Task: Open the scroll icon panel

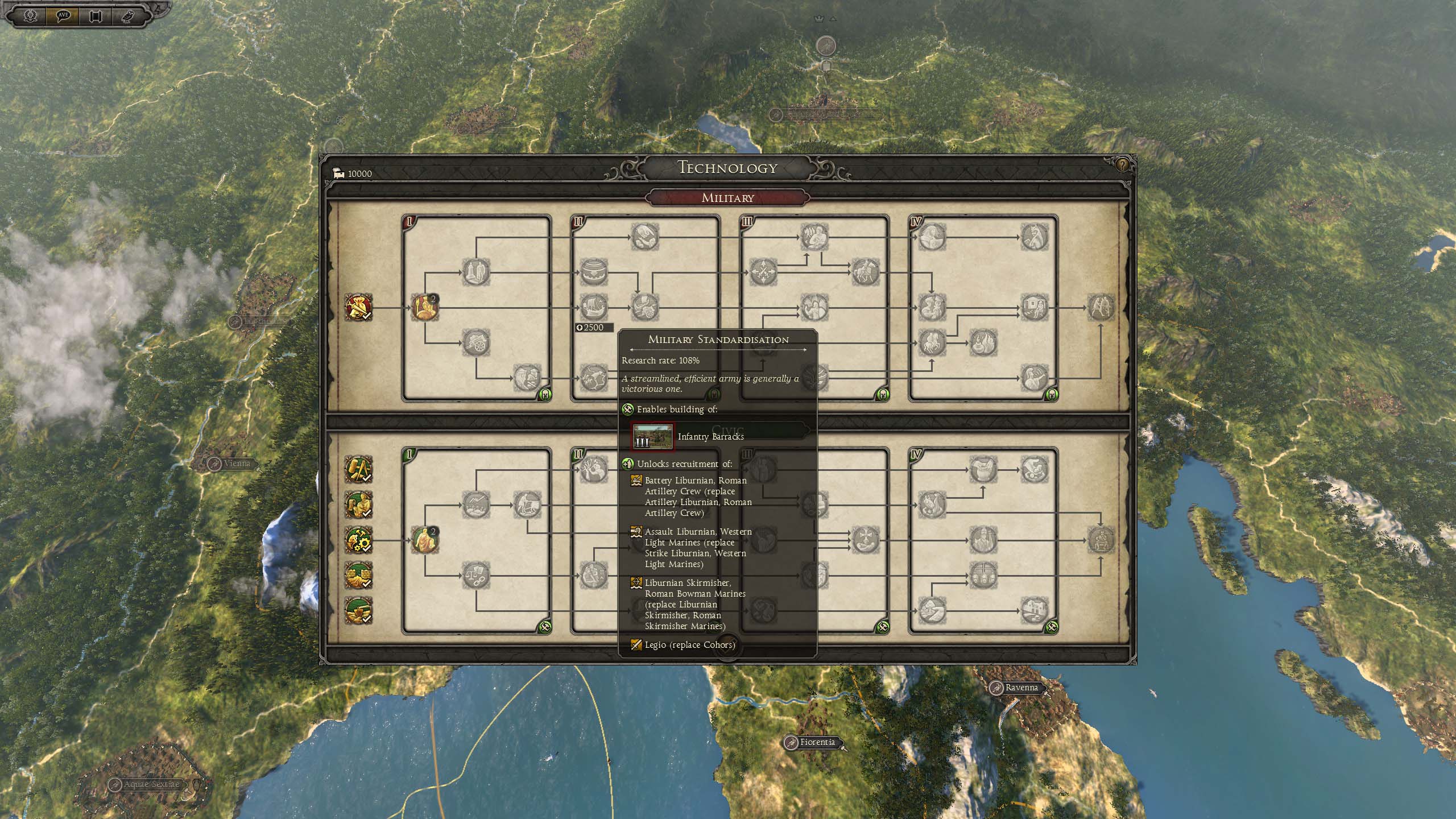Action: click(95, 15)
